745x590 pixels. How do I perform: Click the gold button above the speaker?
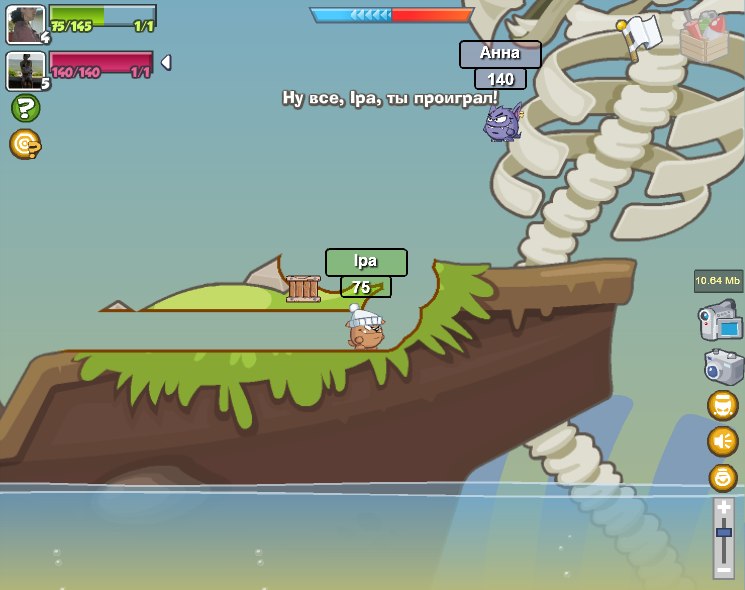(722, 405)
